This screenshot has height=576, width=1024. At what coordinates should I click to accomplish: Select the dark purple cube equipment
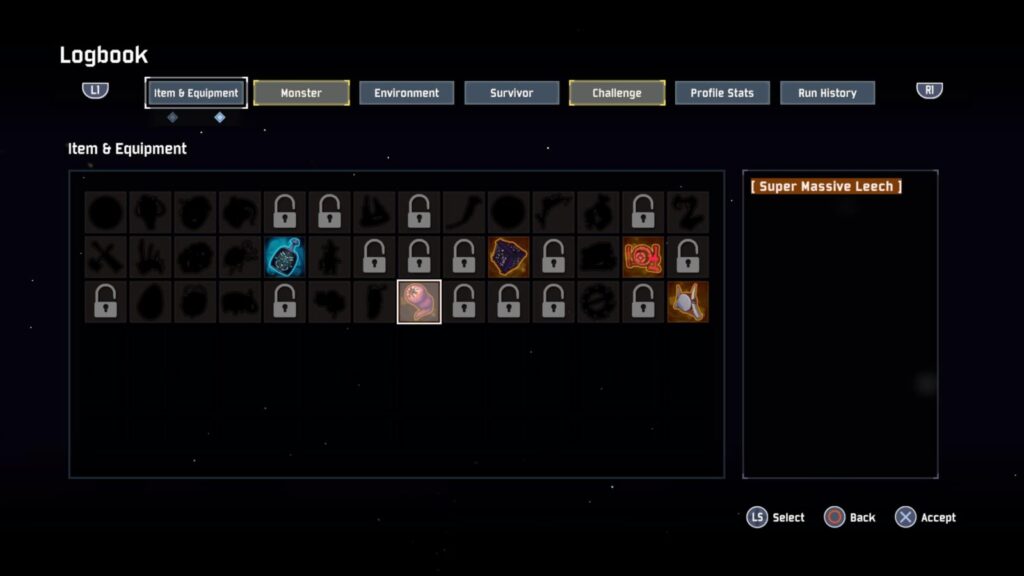click(x=508, y=257)
